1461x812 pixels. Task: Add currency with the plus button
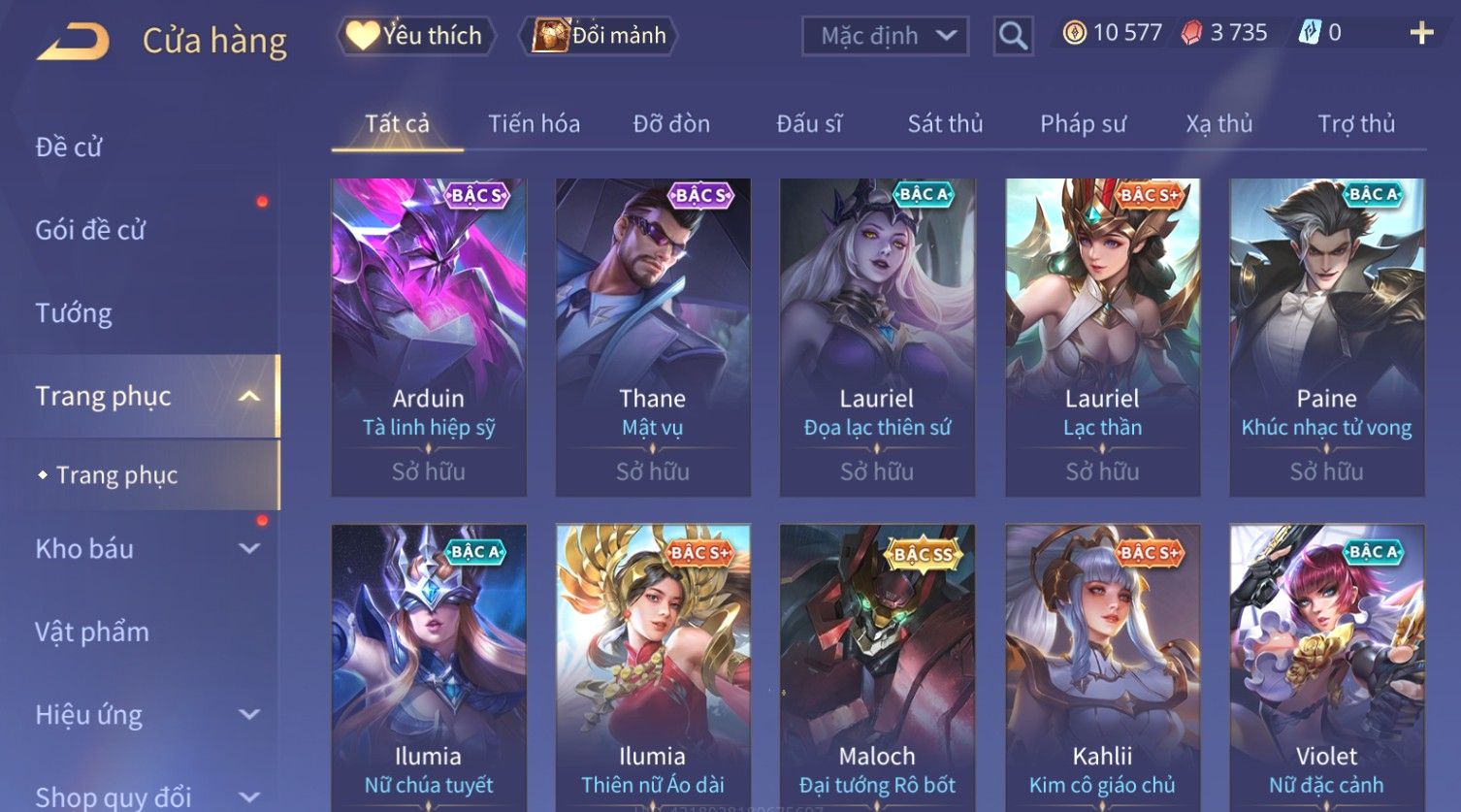[x=1421, y=34]
